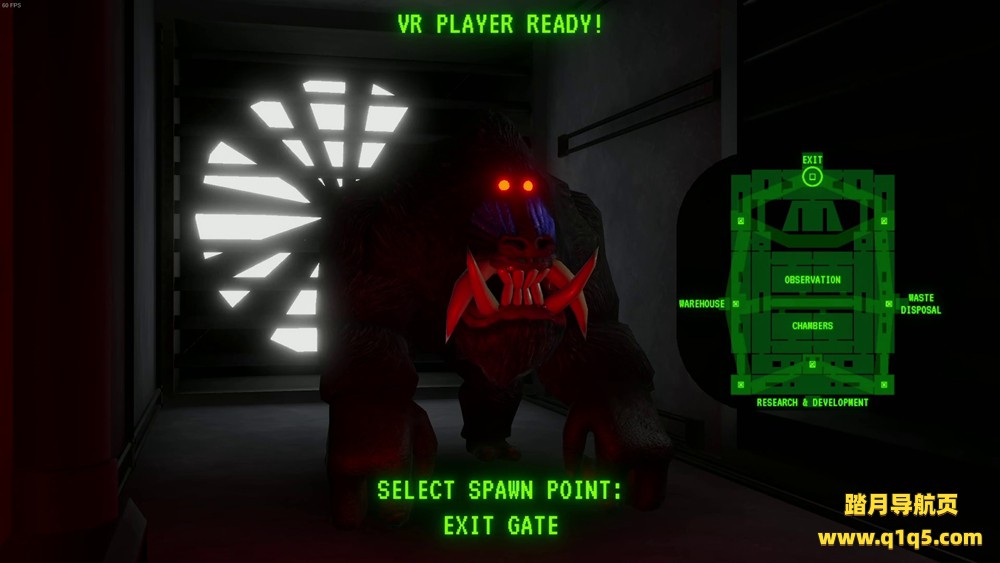Image resolution: width=1000 pixels, height=563 pixels.
Task: Select the circled Exit spawn point marker
Action: [812, 177]
